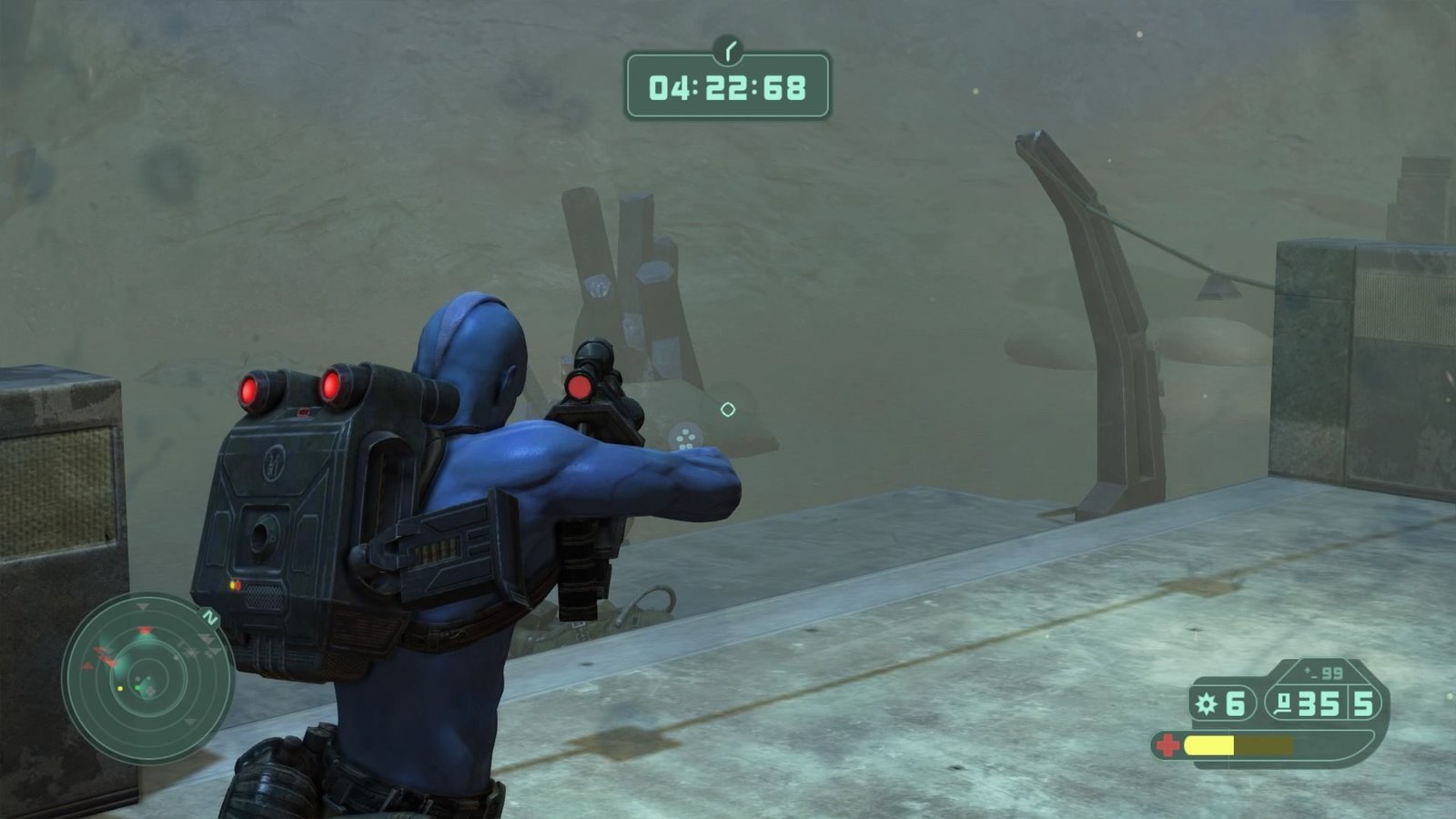This screenshot has height=819, width=1456.
Task: Click the red health cross icon
Action: point(1169,744)
